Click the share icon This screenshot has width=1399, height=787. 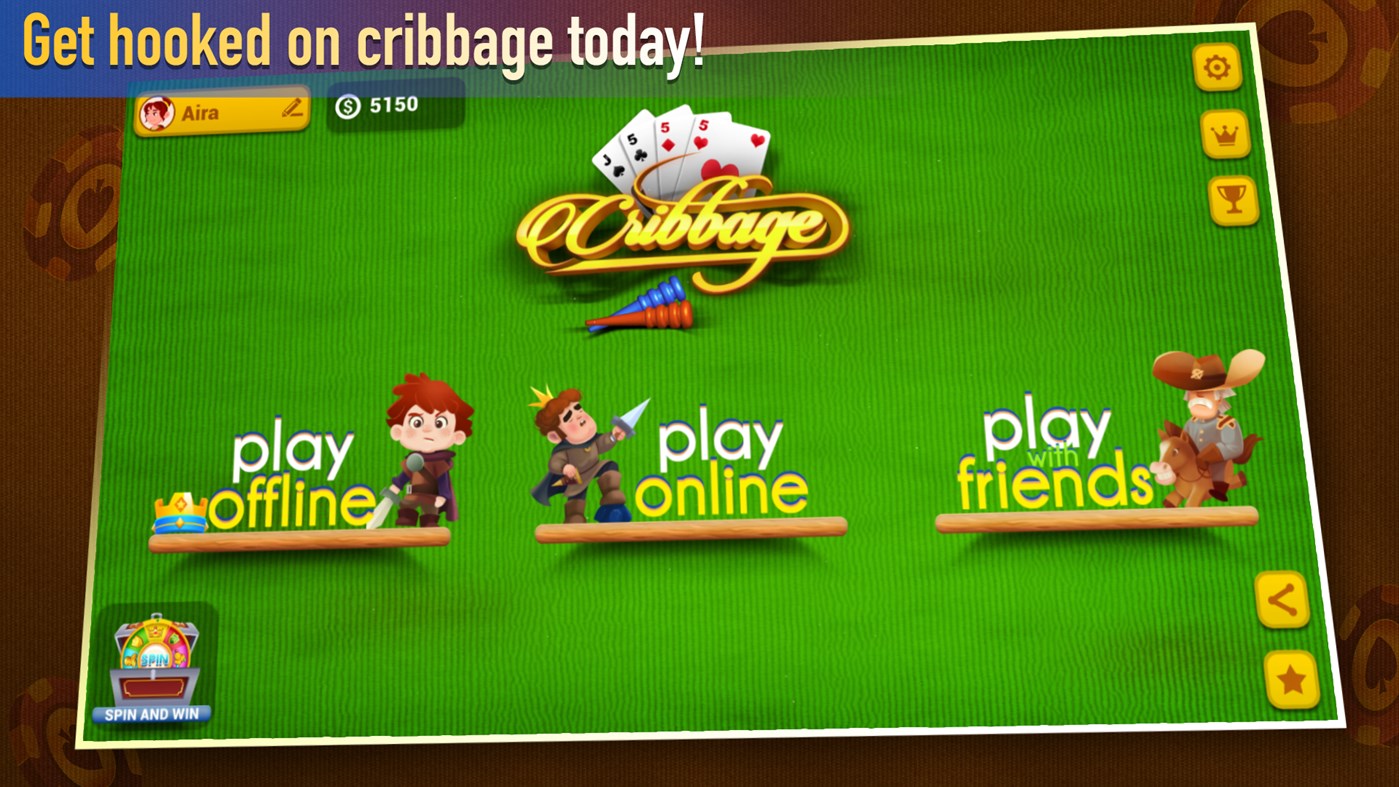(1283, 601)
